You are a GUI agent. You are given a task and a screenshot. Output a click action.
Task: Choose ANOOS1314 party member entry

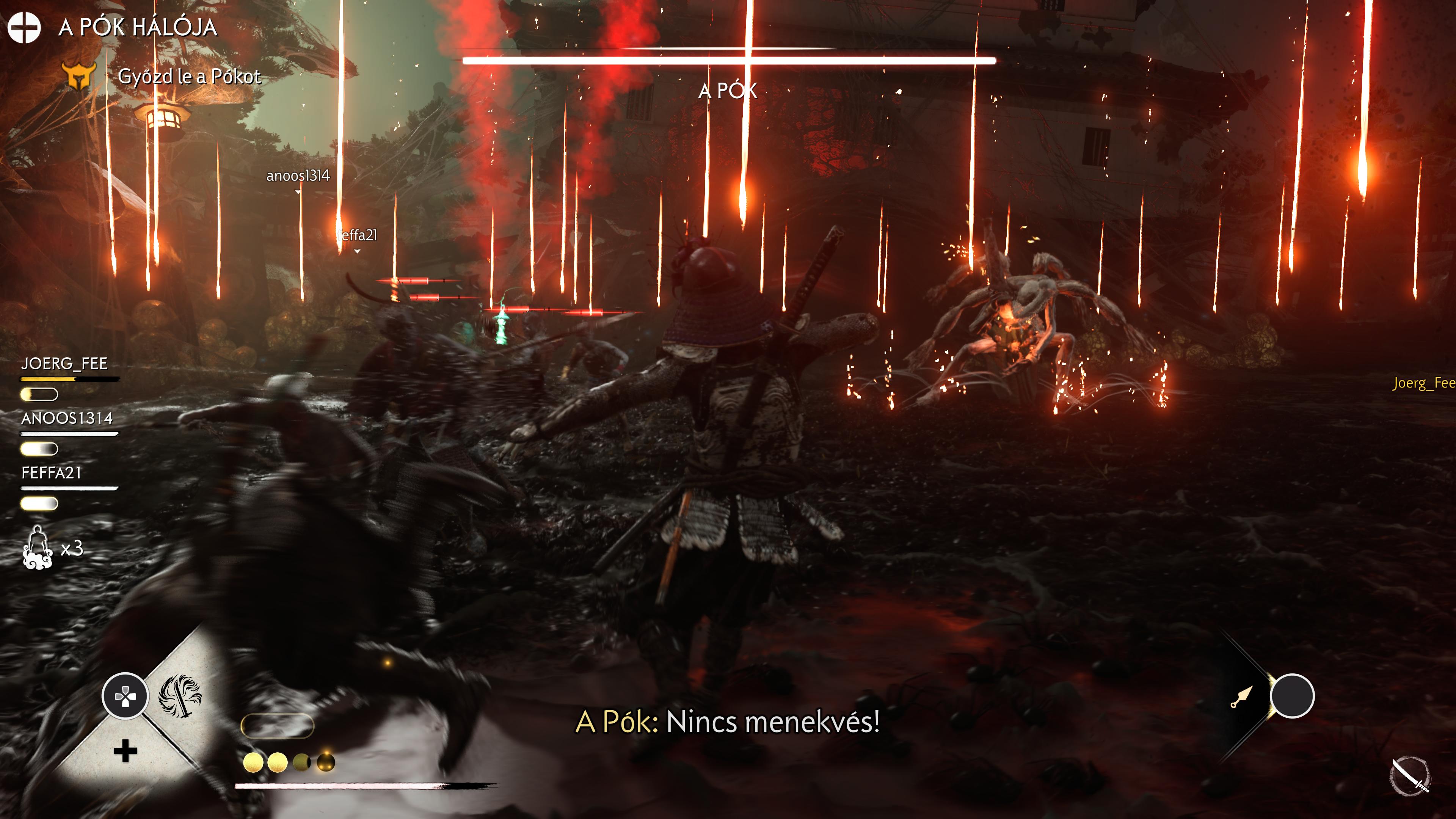click(x=67, y=418)
